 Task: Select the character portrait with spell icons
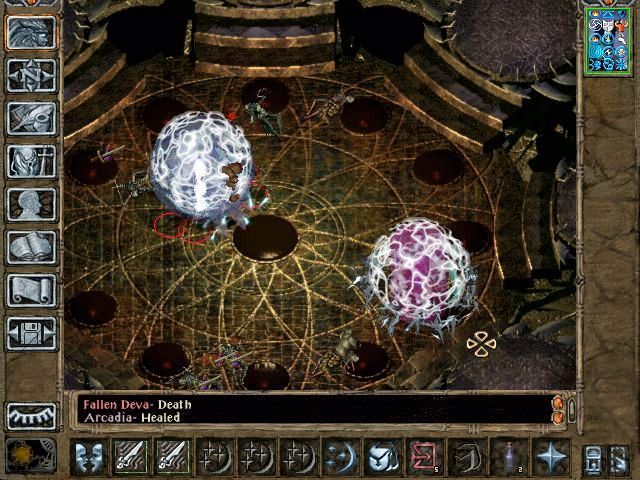608,41
